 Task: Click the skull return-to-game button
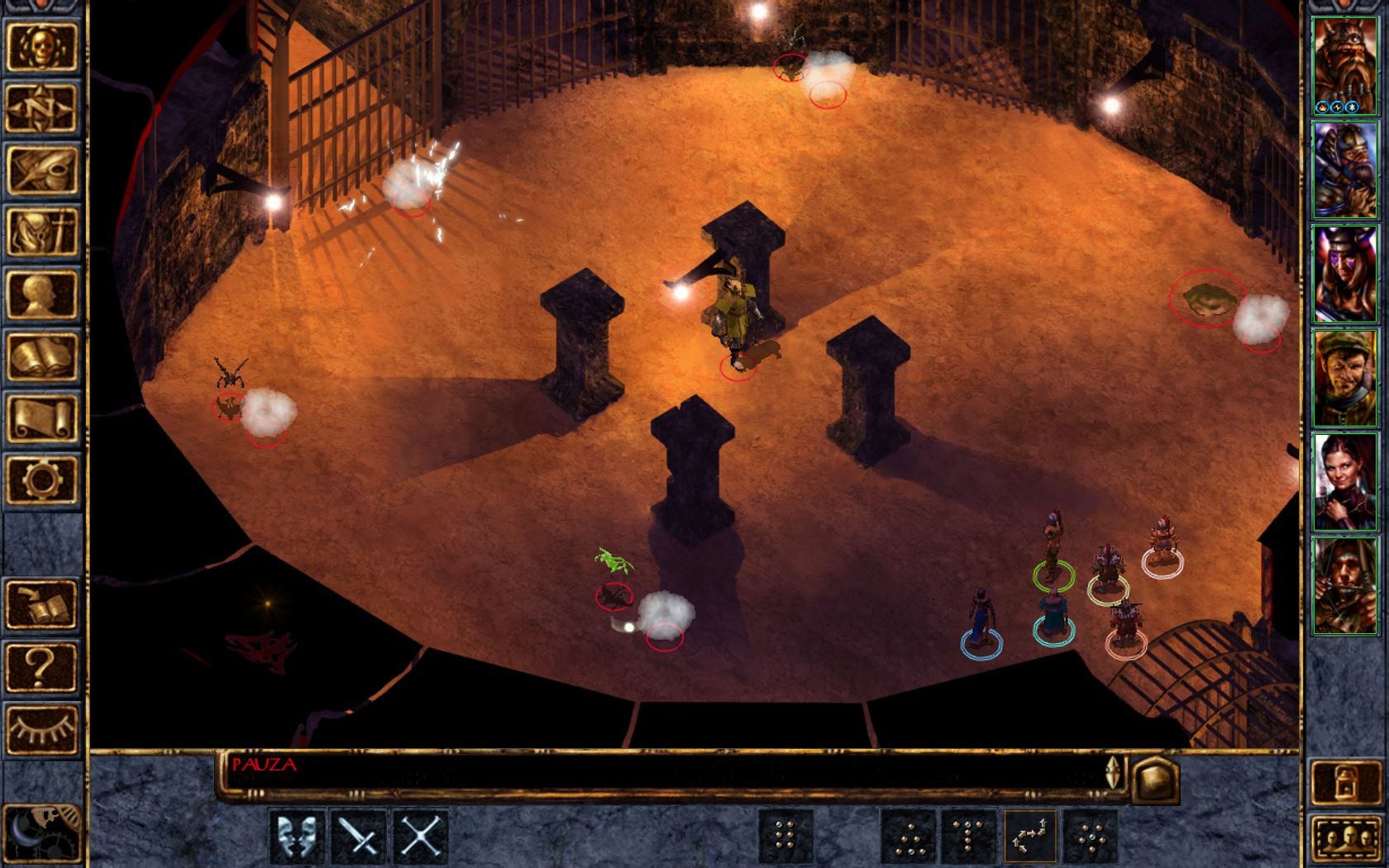(x=41, y=46)
